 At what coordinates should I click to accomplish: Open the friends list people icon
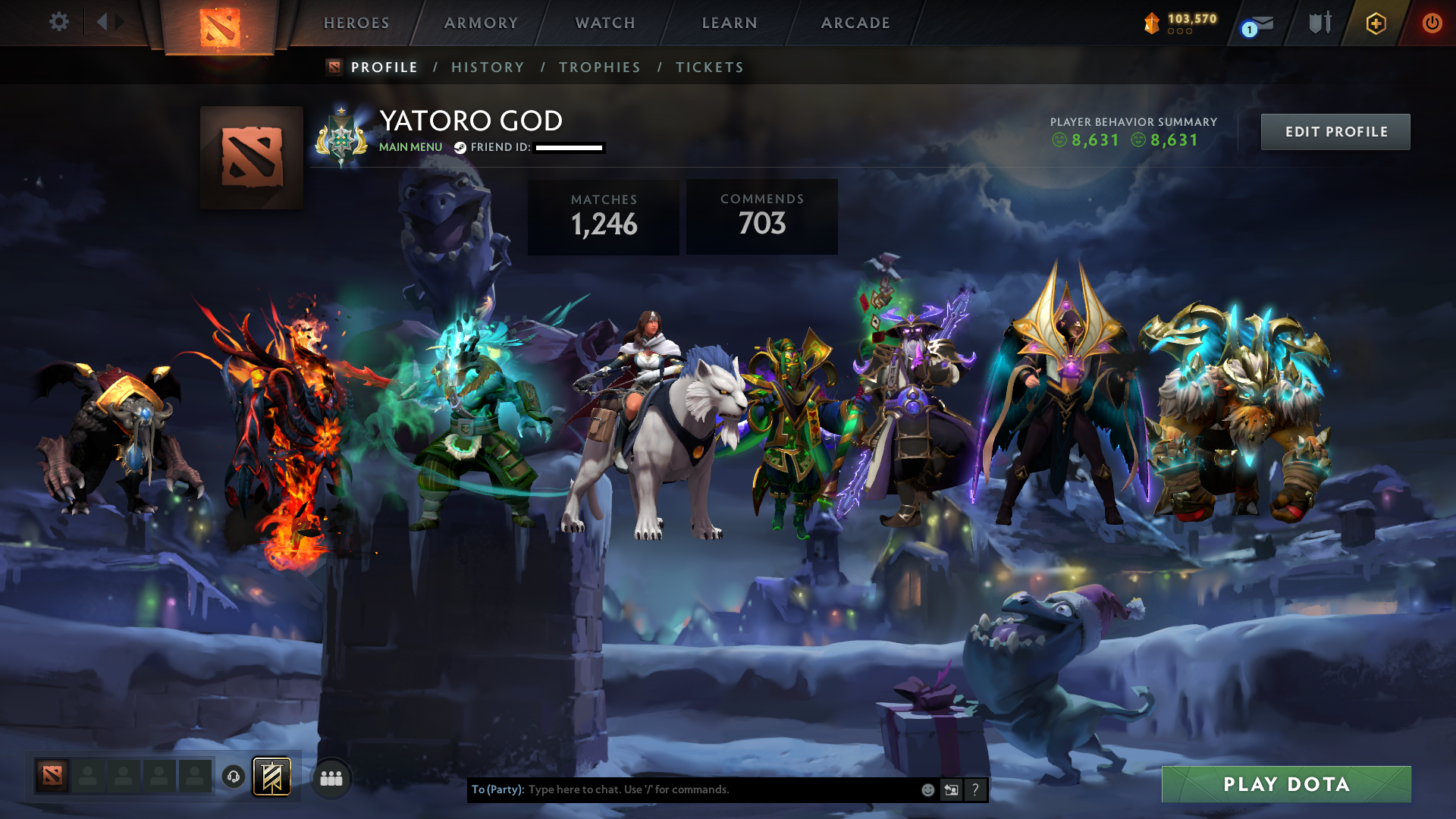(x=331, y=777)
